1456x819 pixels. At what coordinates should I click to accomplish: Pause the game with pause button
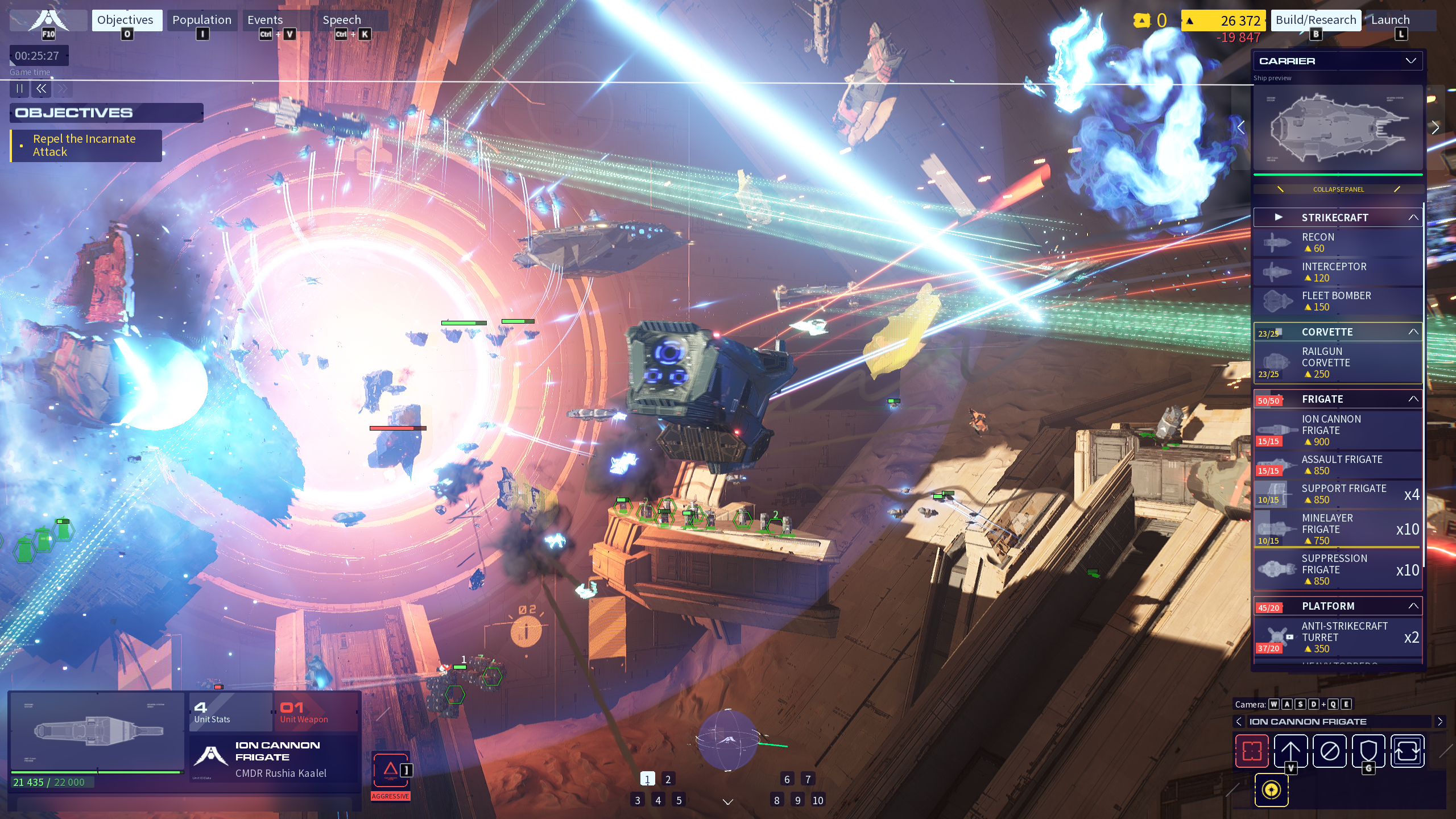(x=20, y=89)
